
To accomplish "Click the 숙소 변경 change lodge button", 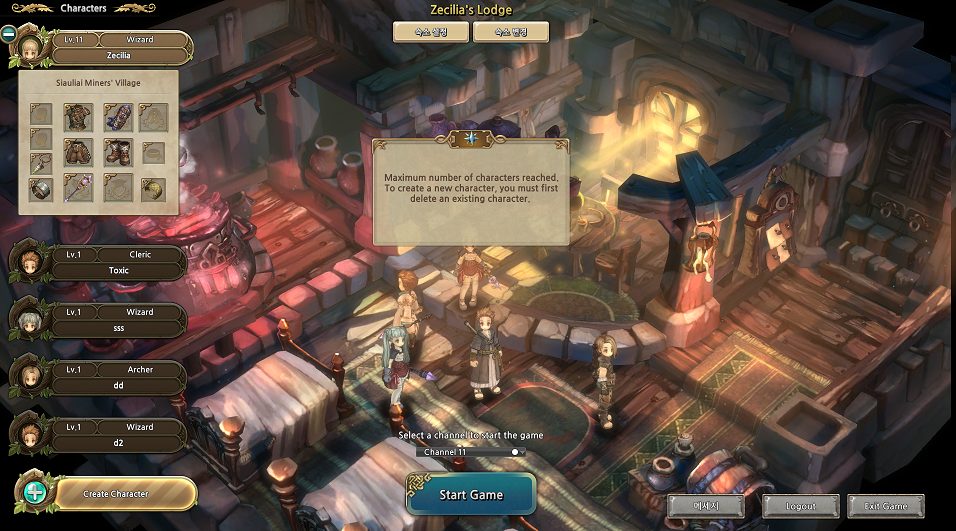I will coord(511,32).
